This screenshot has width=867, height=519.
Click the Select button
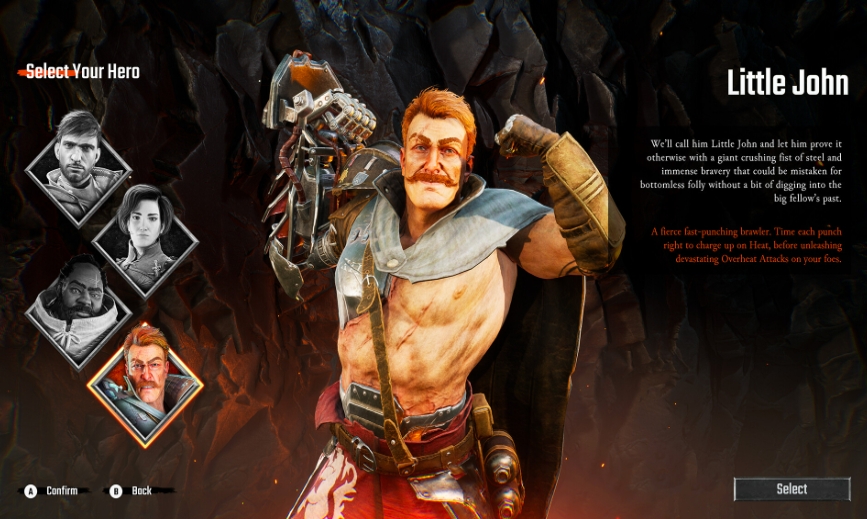(792, 489)
